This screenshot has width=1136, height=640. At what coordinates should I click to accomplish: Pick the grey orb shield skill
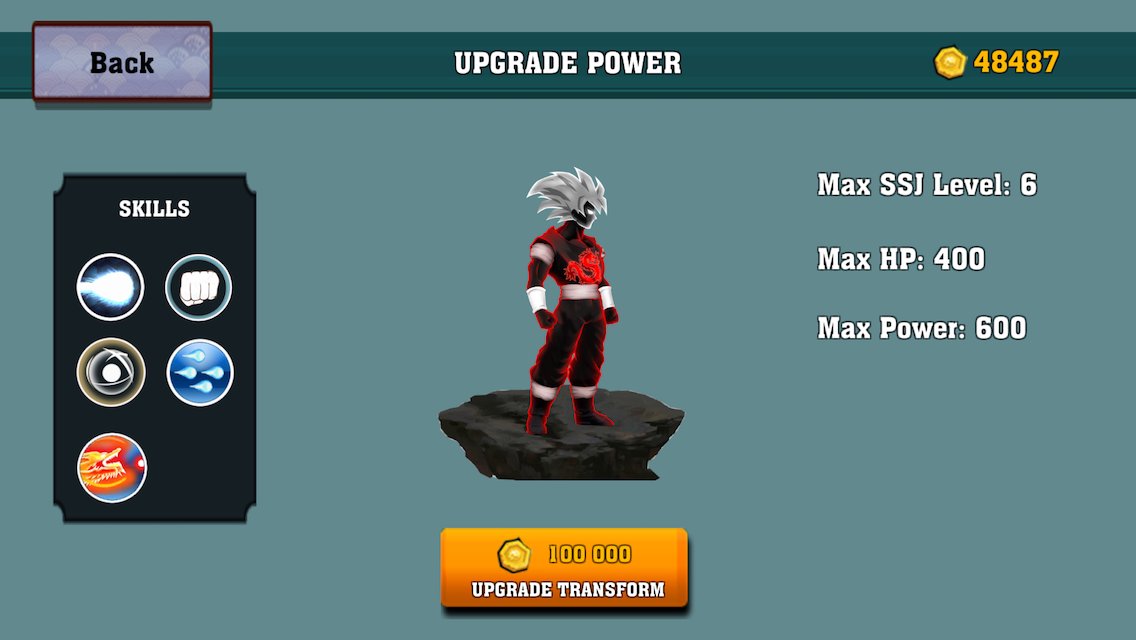pos(111,373)
